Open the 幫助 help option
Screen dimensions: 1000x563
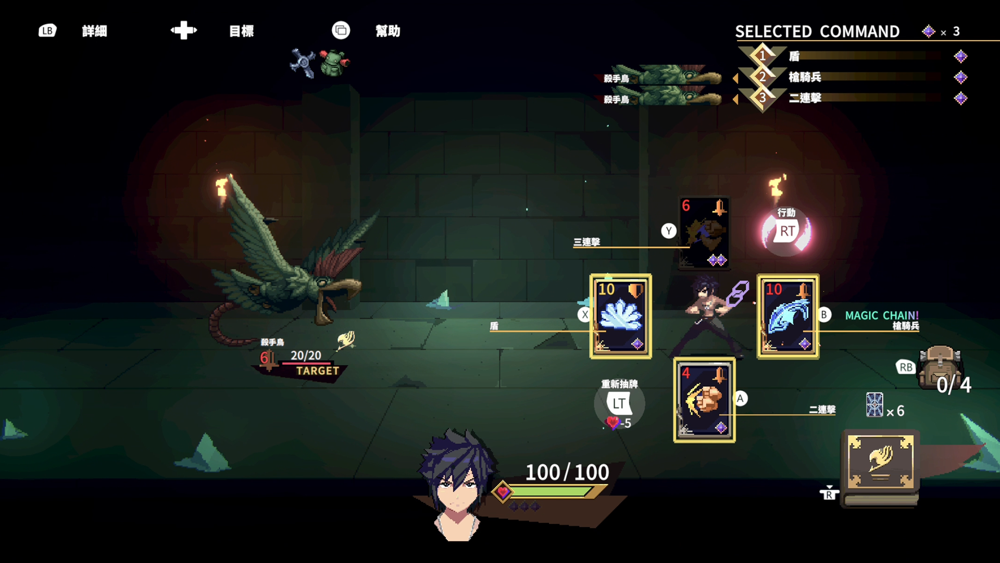[387, 31]
